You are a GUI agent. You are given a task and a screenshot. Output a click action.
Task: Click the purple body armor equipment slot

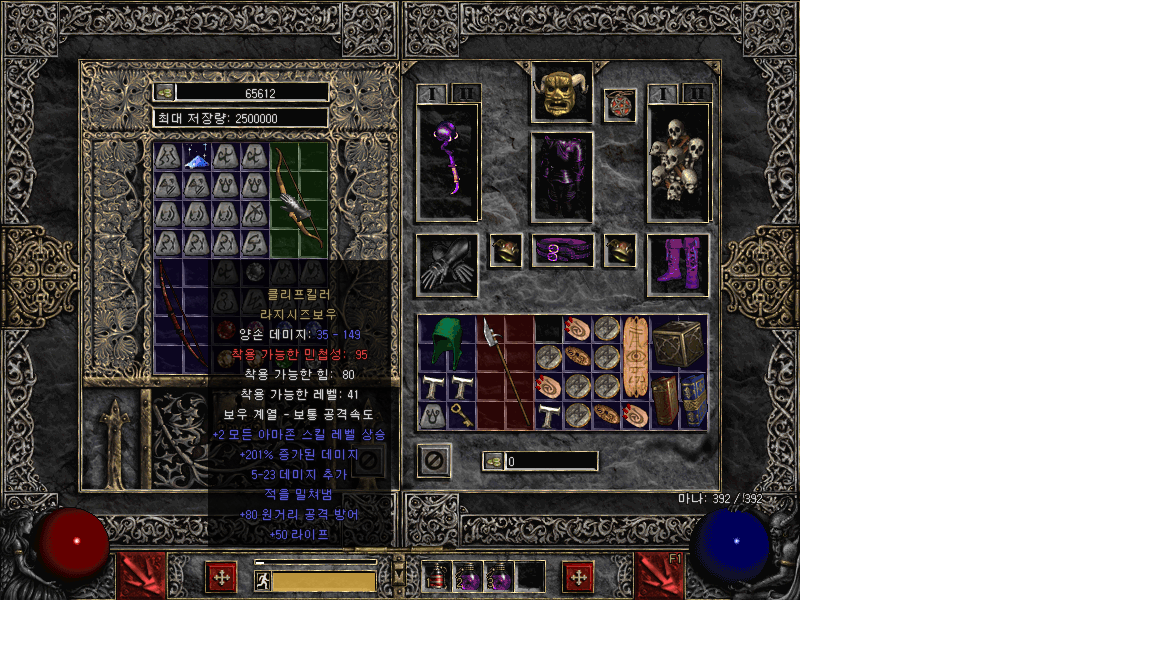click(562, 176)
